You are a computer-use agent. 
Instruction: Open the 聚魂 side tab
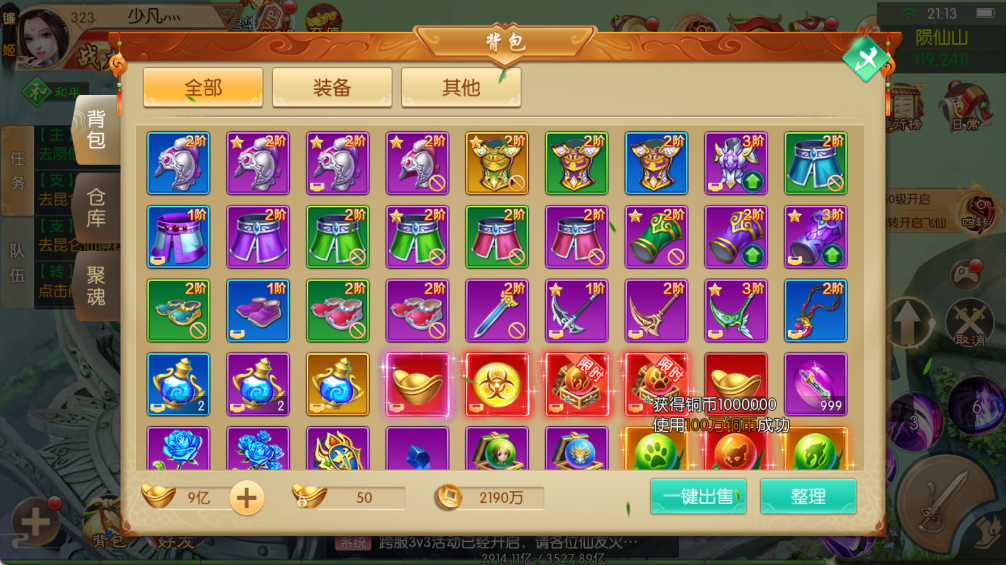96,285
